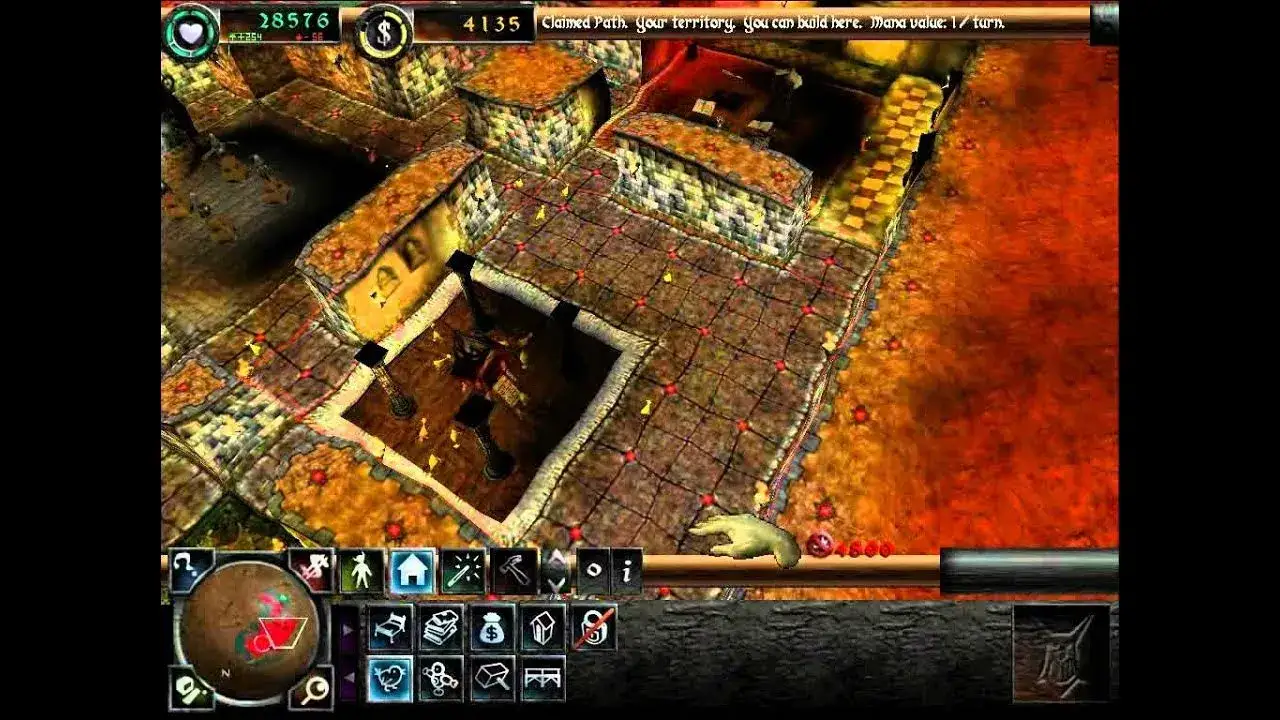The height and width of the screenshot is (720, 1280).
Task: Toggle the panel collapse chevron
Action: [554, 571]
